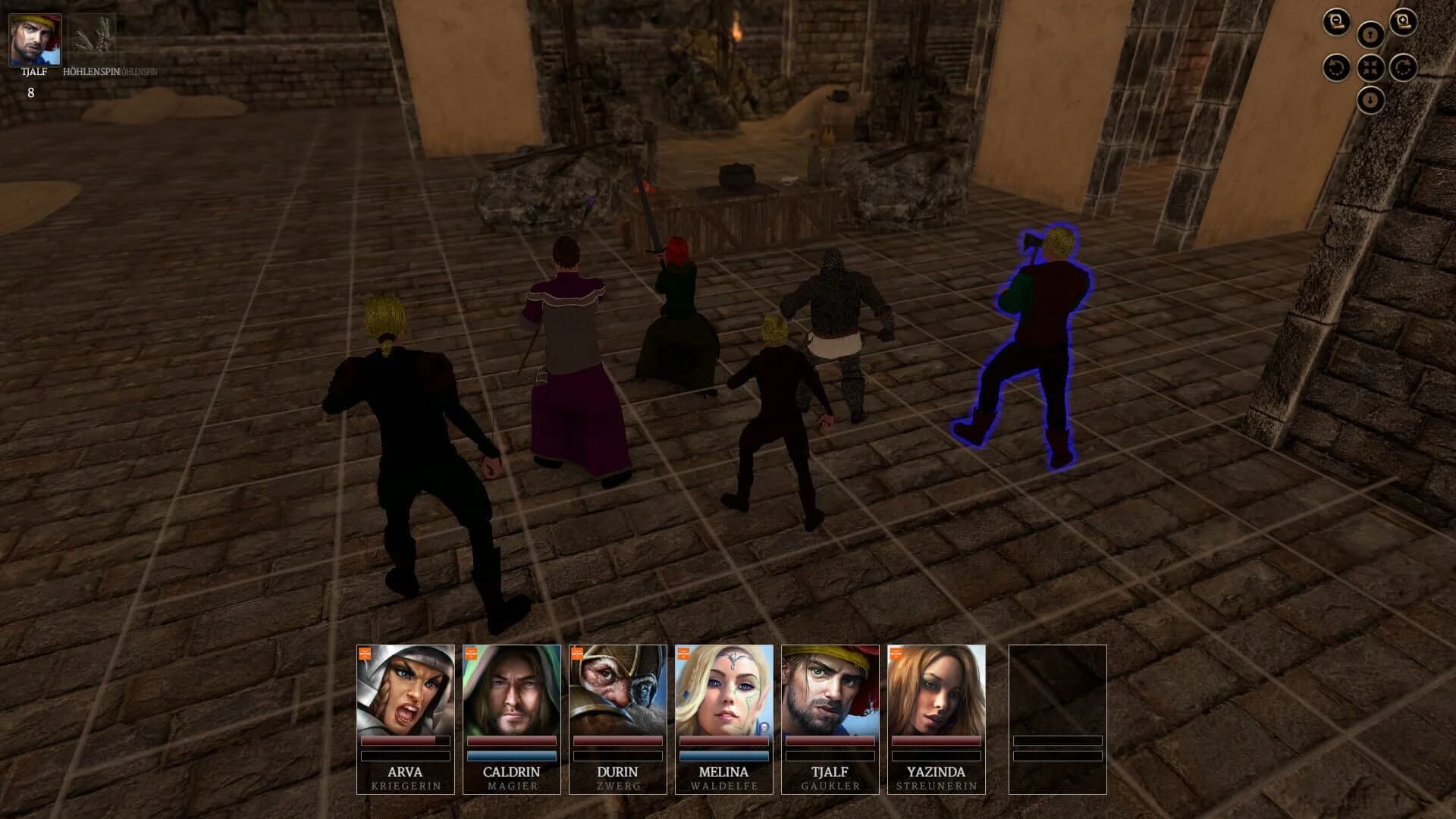Click Arva's red health bar

405,742
